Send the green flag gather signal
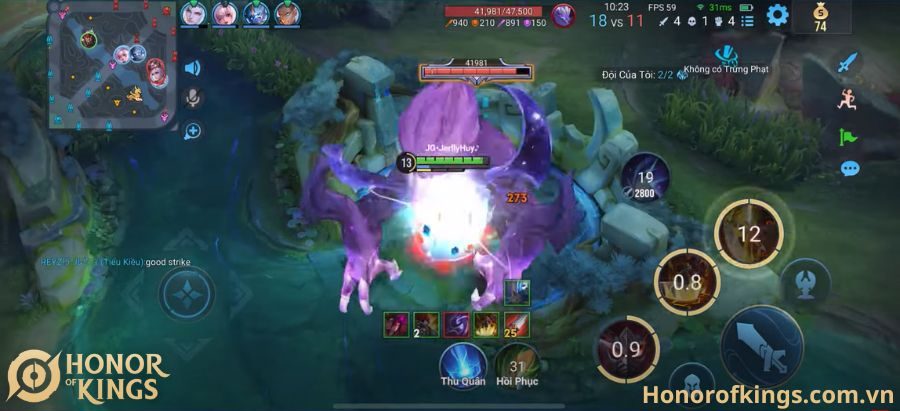Image resolution: width=900 pixels, height=411 pixels. pos(848,134)
